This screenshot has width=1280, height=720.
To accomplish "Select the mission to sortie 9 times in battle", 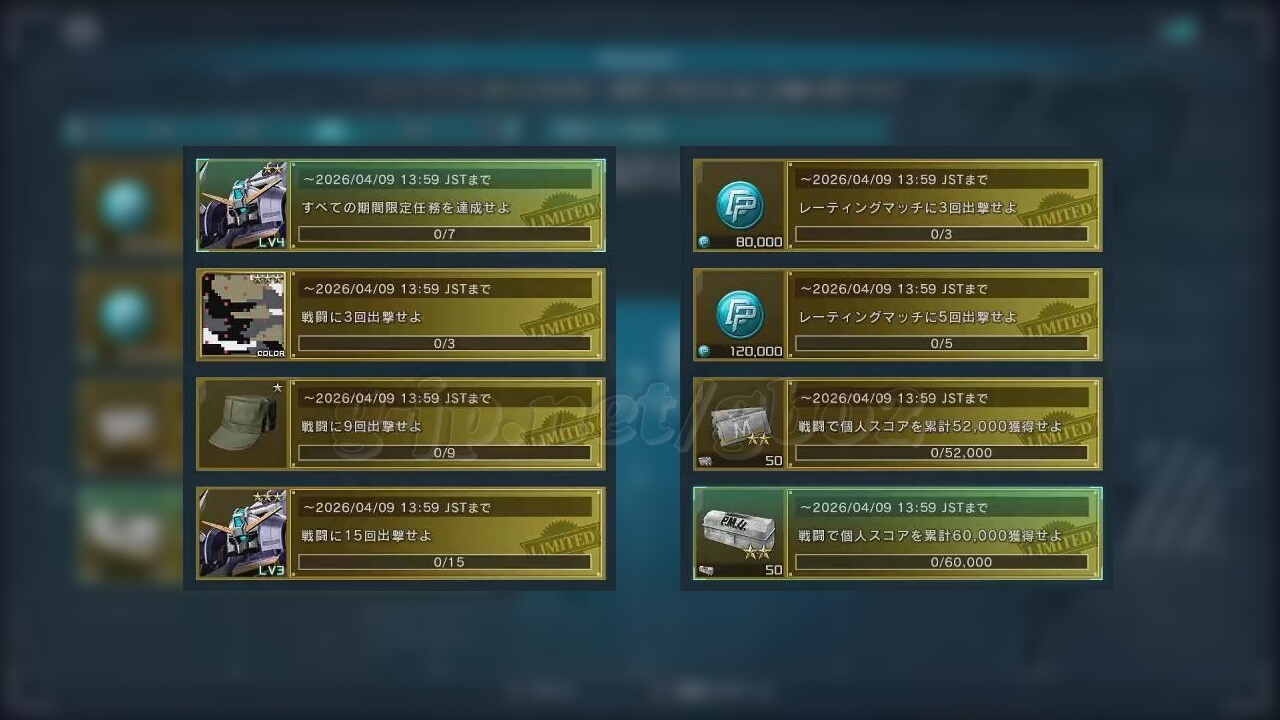I will pyautogui.click(x=446, y=424).
